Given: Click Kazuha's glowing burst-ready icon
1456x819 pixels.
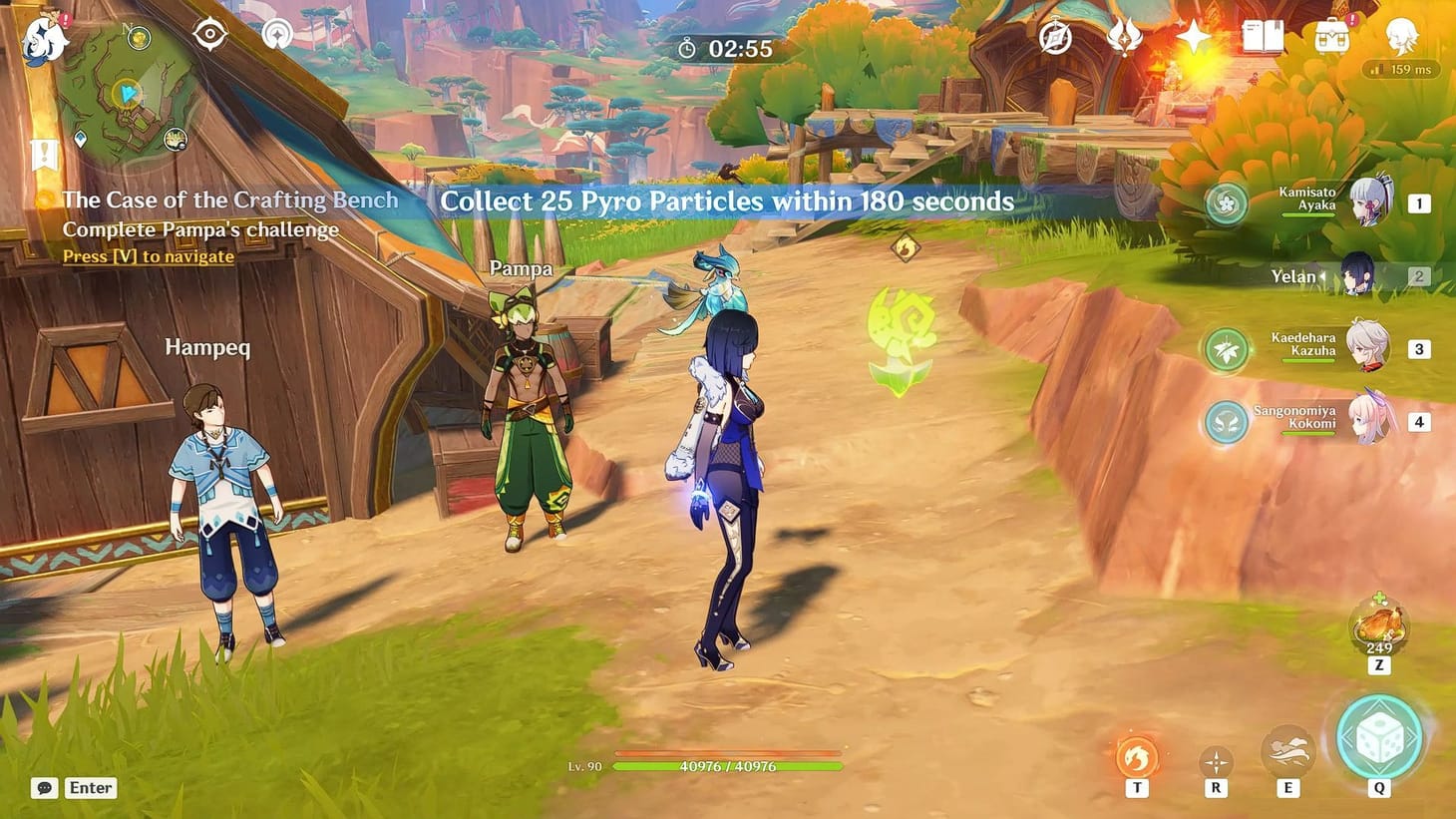Looking at the screenshot, I should point(1225,349).
